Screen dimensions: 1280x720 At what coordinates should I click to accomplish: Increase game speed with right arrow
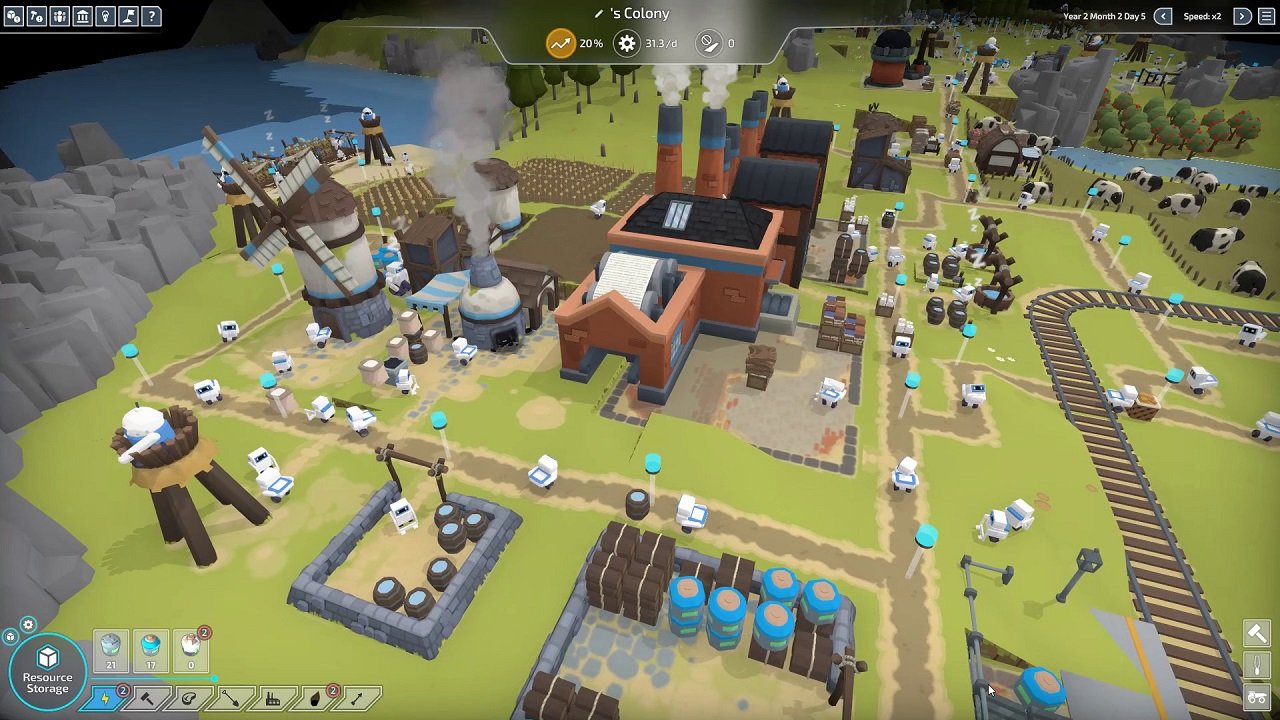(x=1242, y=16)
